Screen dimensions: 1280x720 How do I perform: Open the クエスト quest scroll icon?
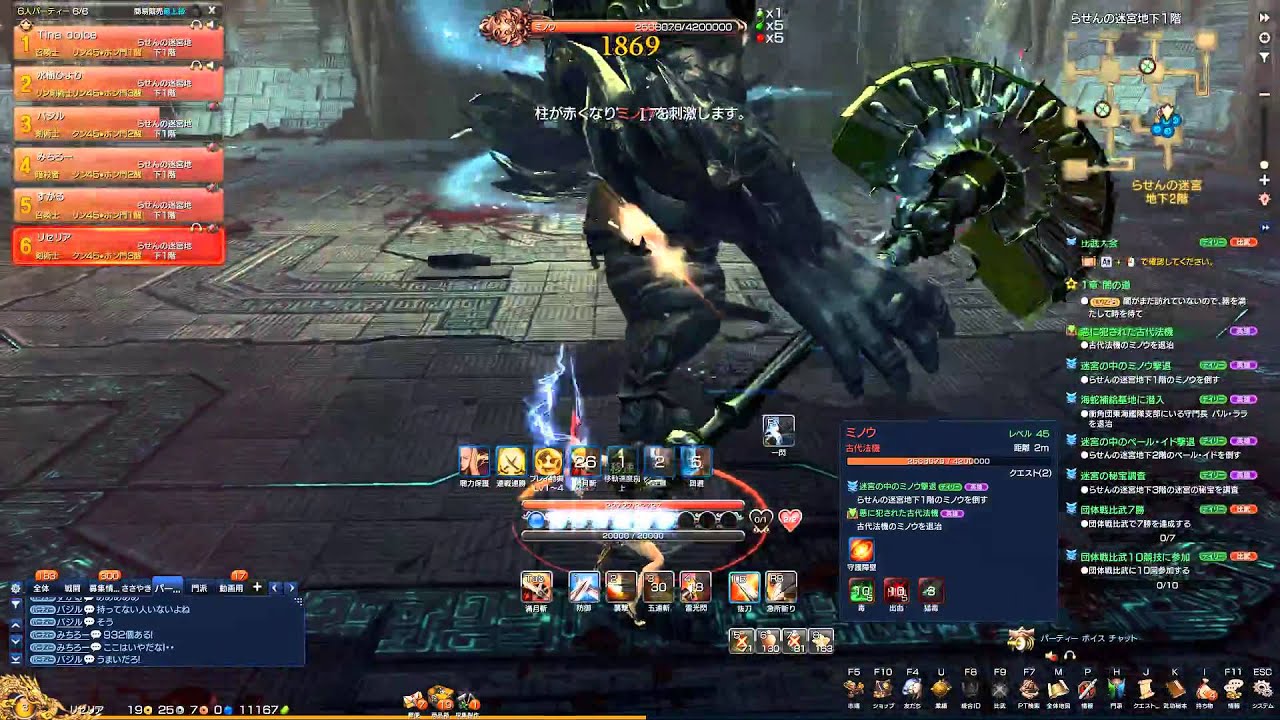[1146, 689]
